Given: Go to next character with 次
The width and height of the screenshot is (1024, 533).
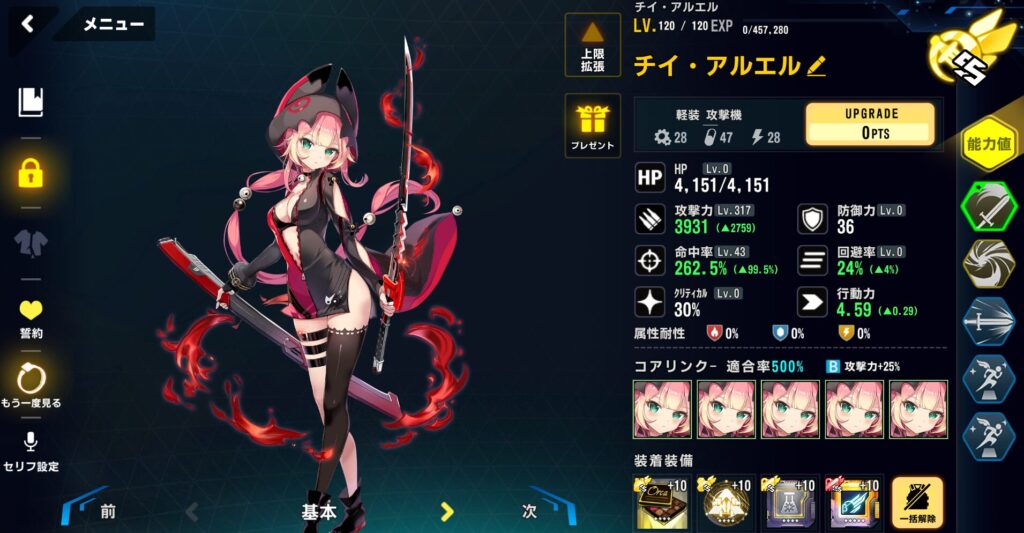Looking at the screenshot, I should click(x=531, y=511).
